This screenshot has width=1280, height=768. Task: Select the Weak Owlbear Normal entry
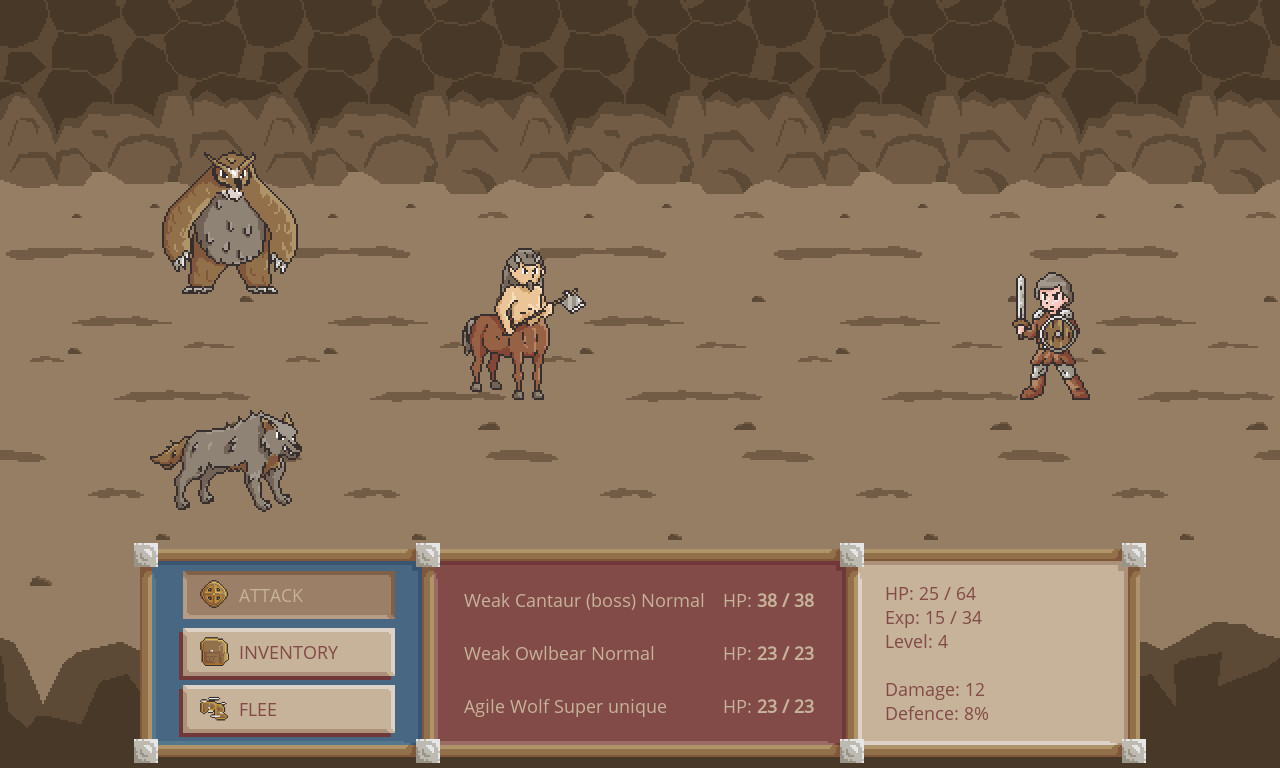coord(559,653)
